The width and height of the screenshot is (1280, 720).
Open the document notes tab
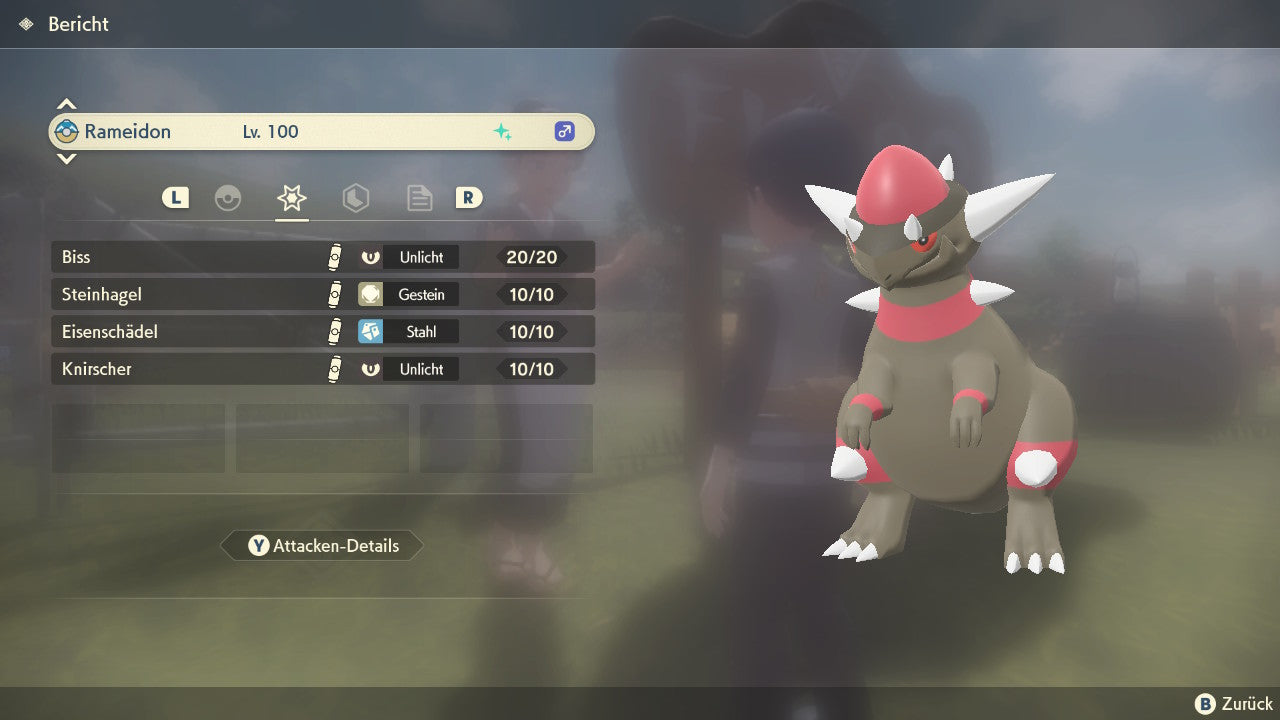click(419, 198)
